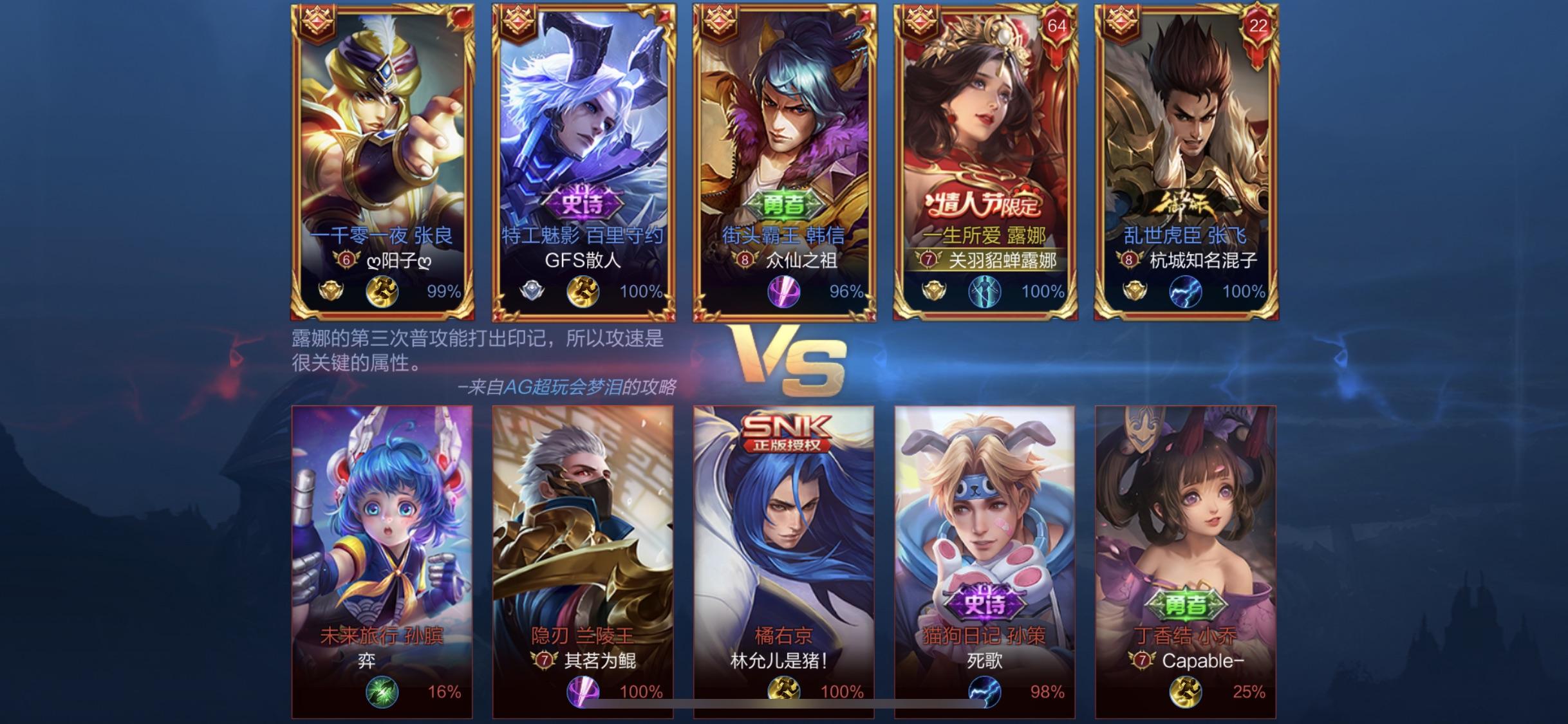Image resolution: width=1568 pixels, height=724 pixels.
Task: Click the green summoner spell icon on 孙膑's card
Action: (x=382, y=692)
